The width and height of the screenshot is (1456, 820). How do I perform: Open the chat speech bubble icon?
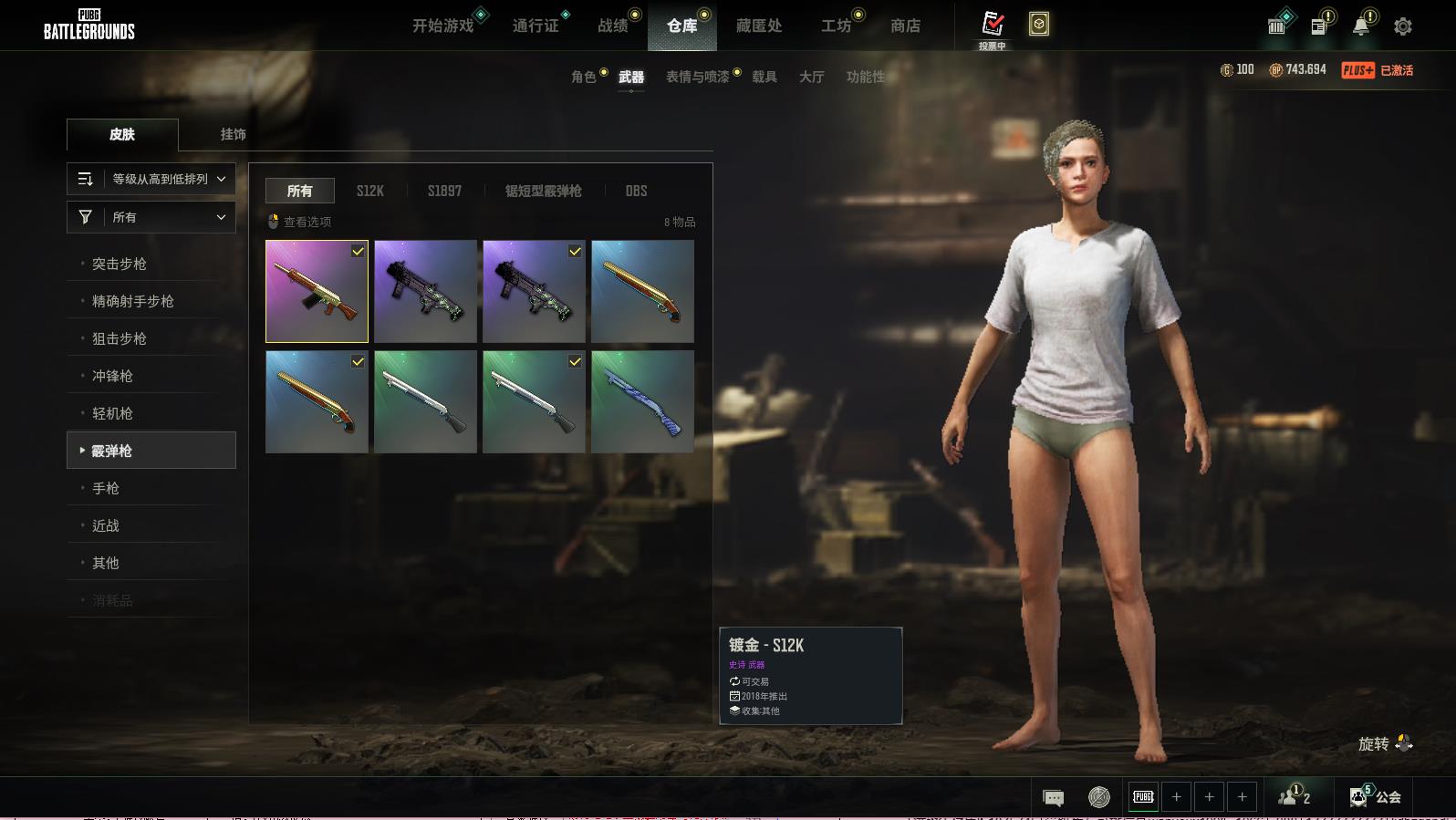coord(1053,798)
